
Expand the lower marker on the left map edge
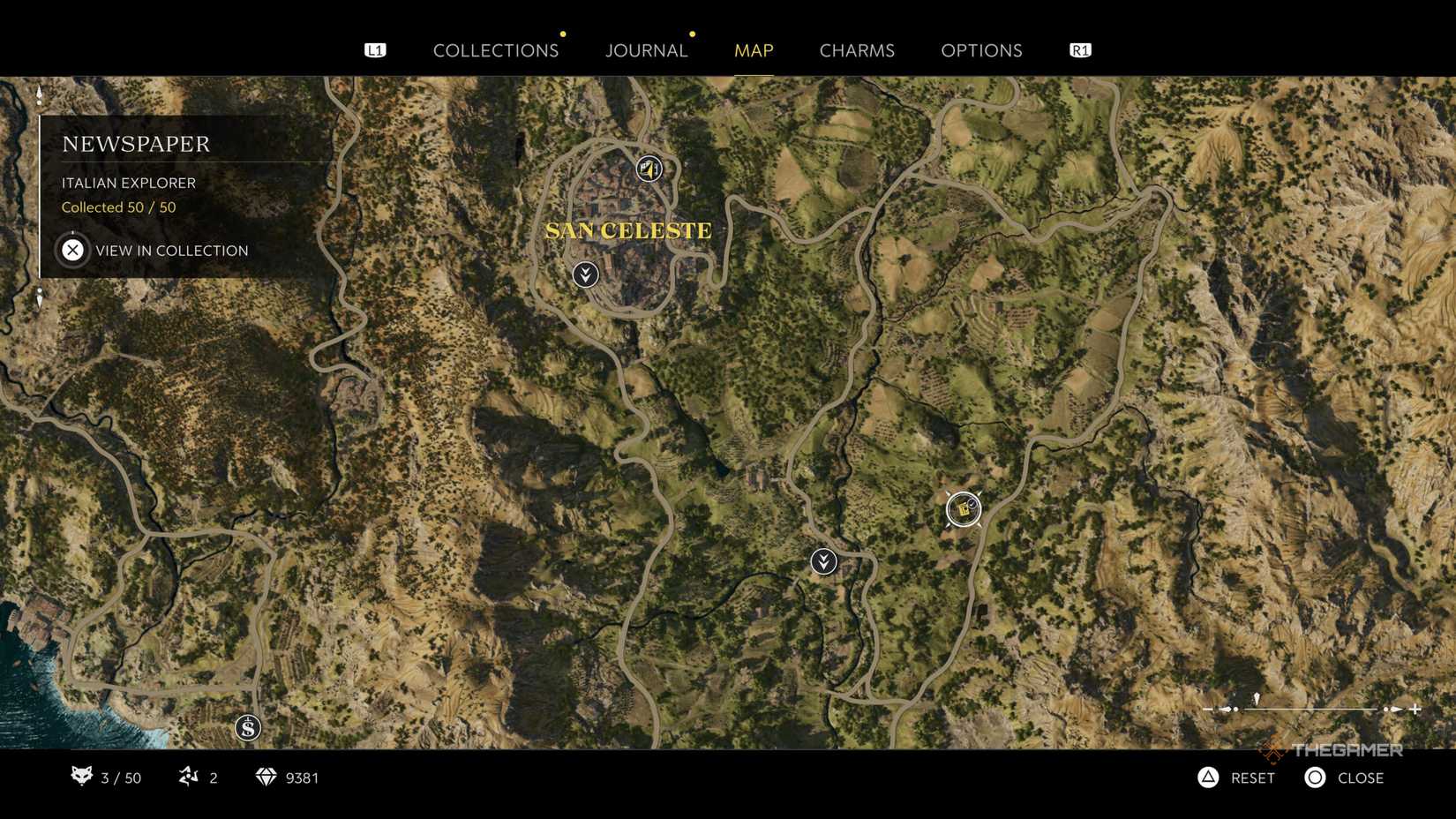tap(39, 298)
